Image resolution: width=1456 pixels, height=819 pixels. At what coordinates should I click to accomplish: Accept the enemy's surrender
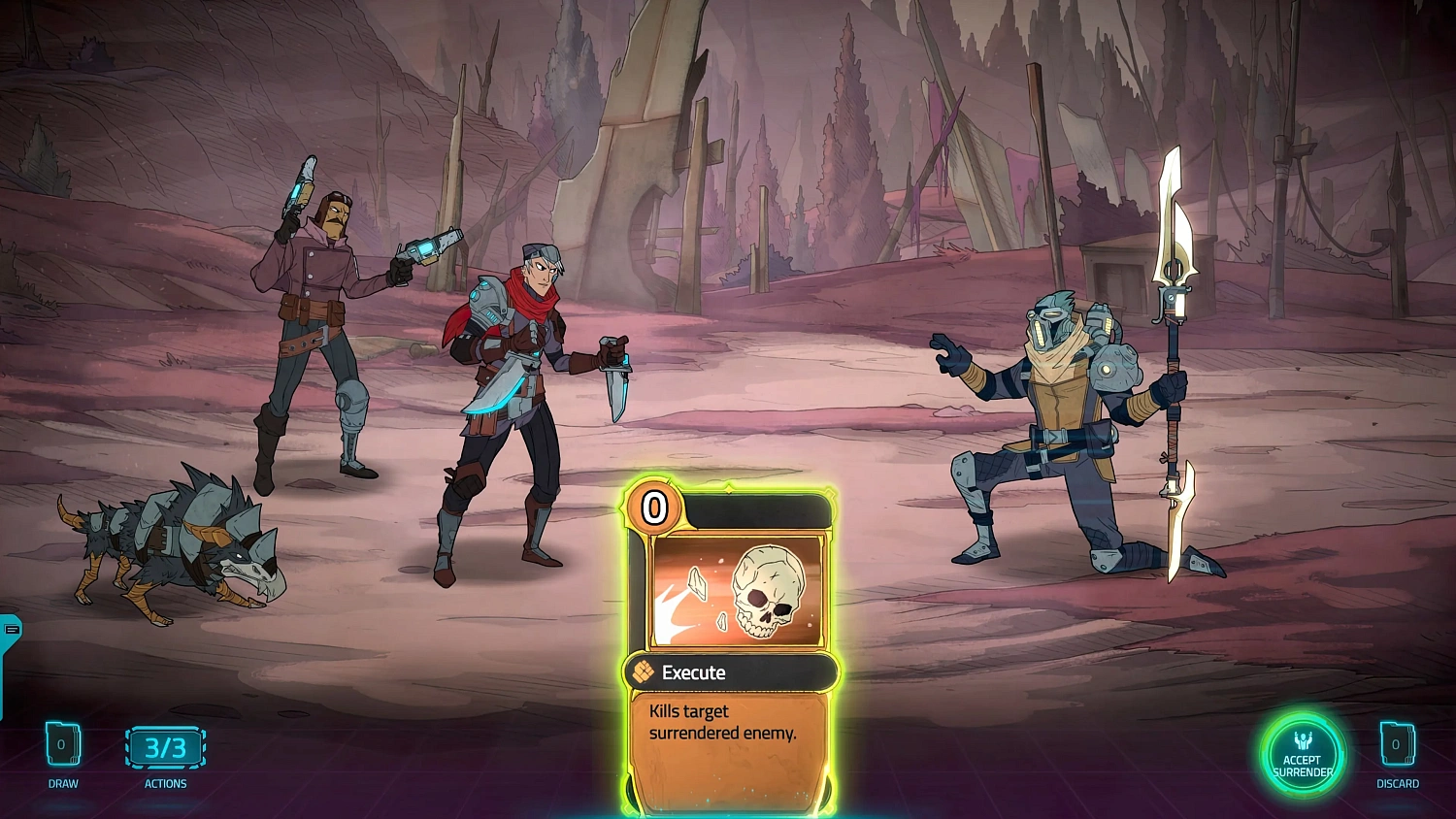[1303, 756]
